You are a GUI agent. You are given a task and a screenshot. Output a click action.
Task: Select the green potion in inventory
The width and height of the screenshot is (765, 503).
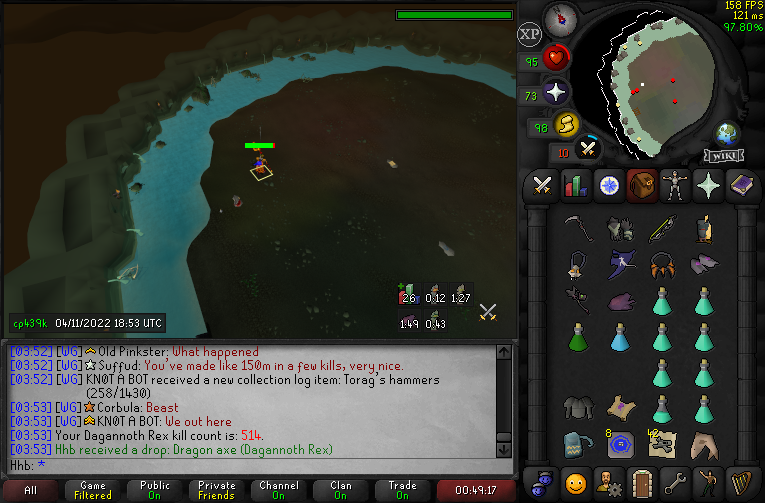coord(575,337)
